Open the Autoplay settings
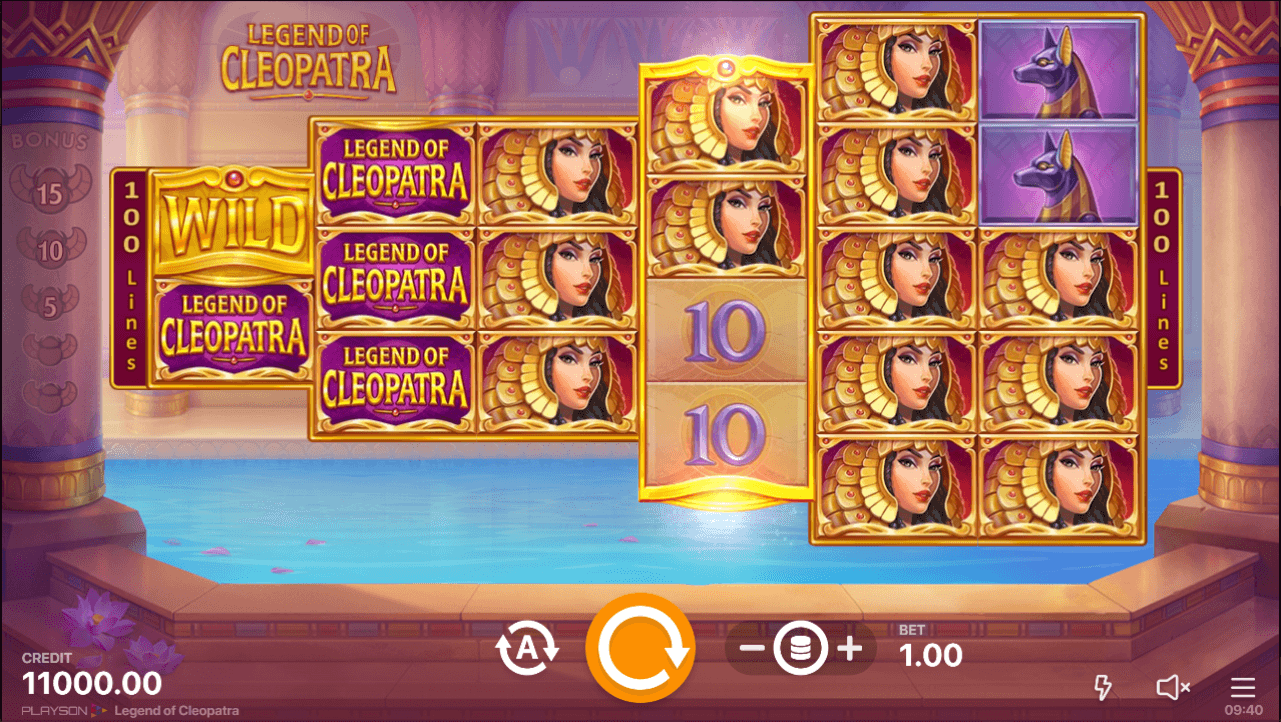 click(x=527, y=646)
